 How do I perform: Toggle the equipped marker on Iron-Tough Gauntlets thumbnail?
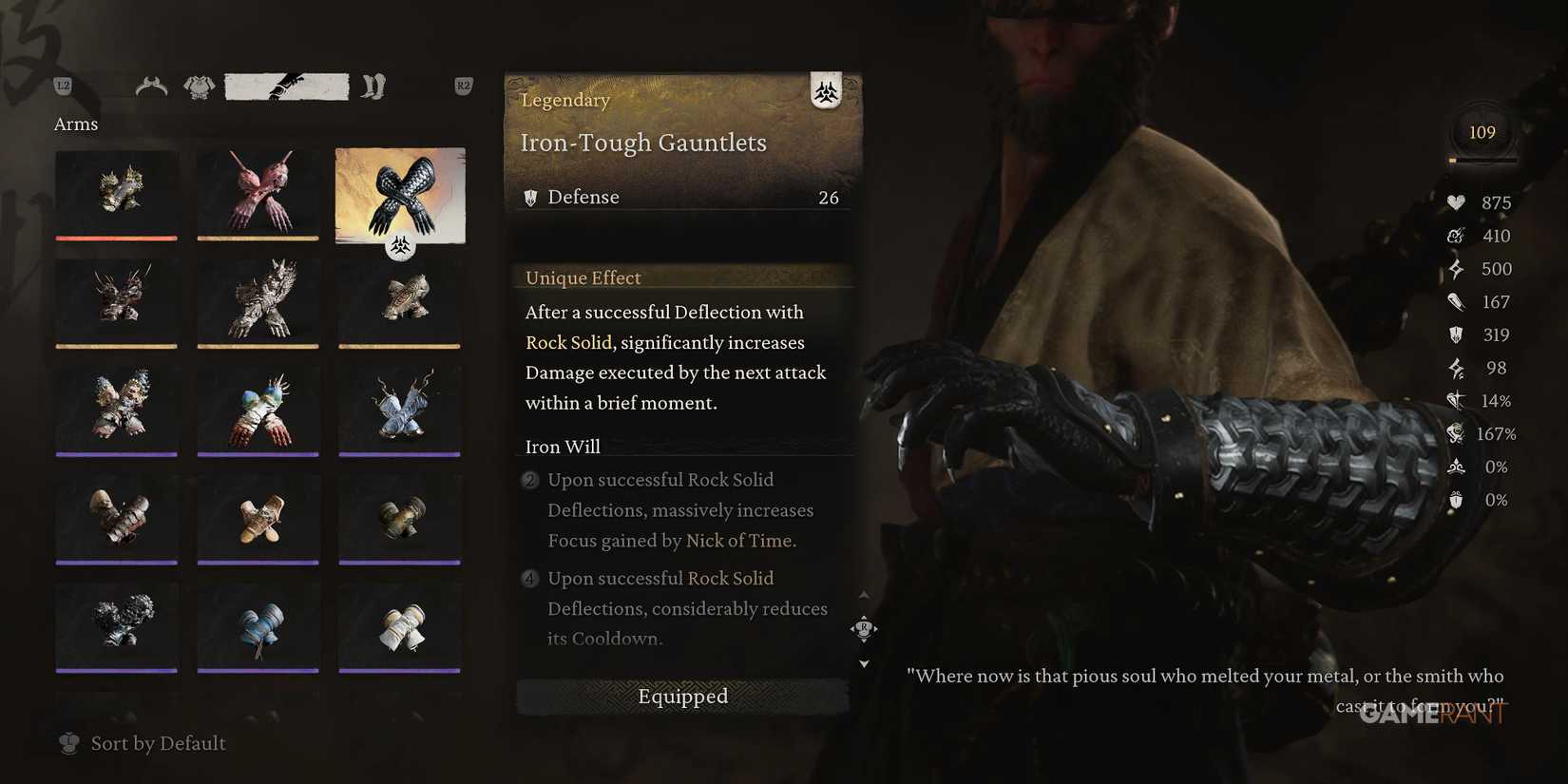pos(400,245)
